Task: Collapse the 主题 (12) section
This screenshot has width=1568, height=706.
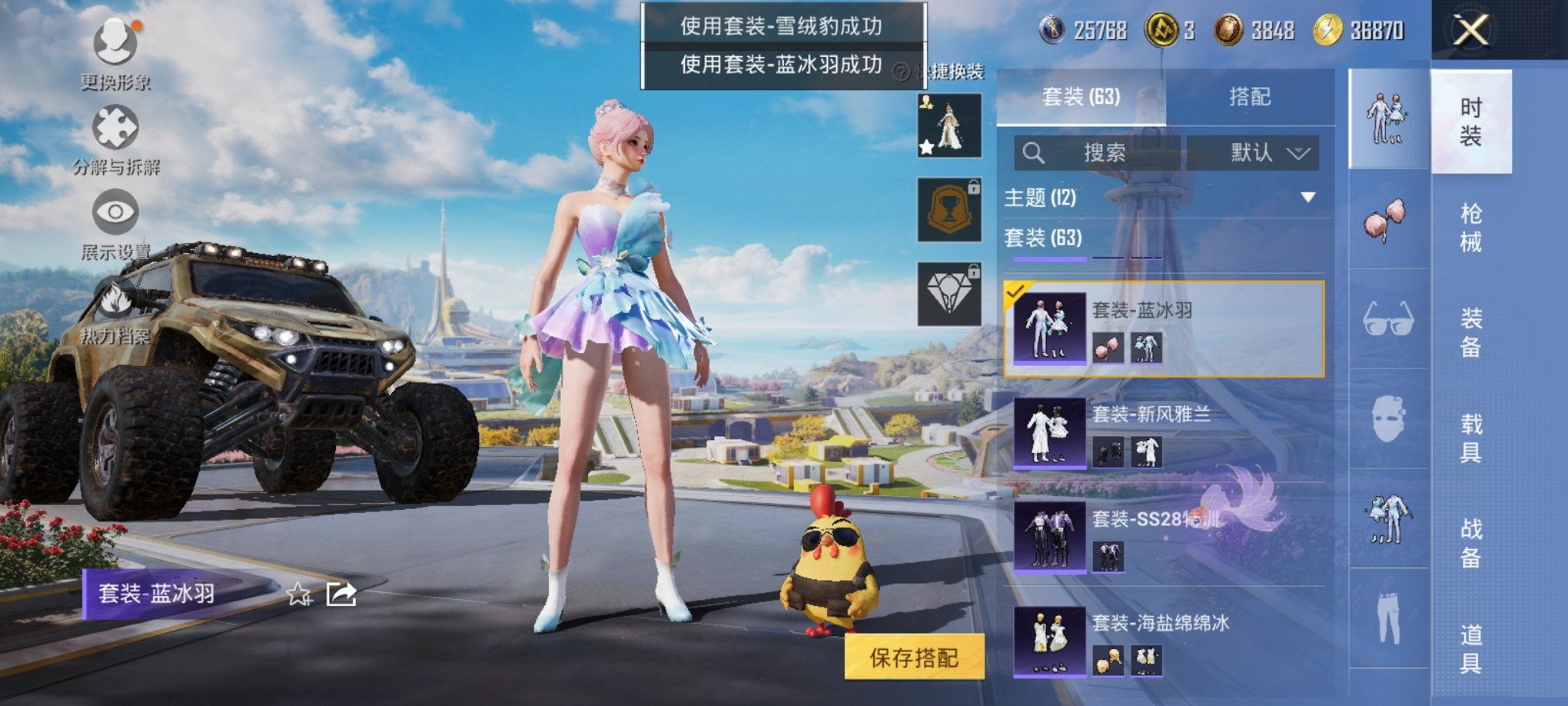Action: (x=1306, y=195)
